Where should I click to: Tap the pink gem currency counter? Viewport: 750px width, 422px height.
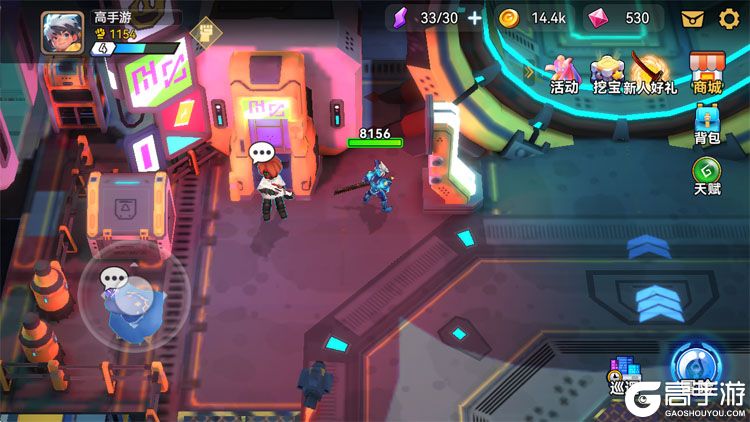click(x=622, y=17)
